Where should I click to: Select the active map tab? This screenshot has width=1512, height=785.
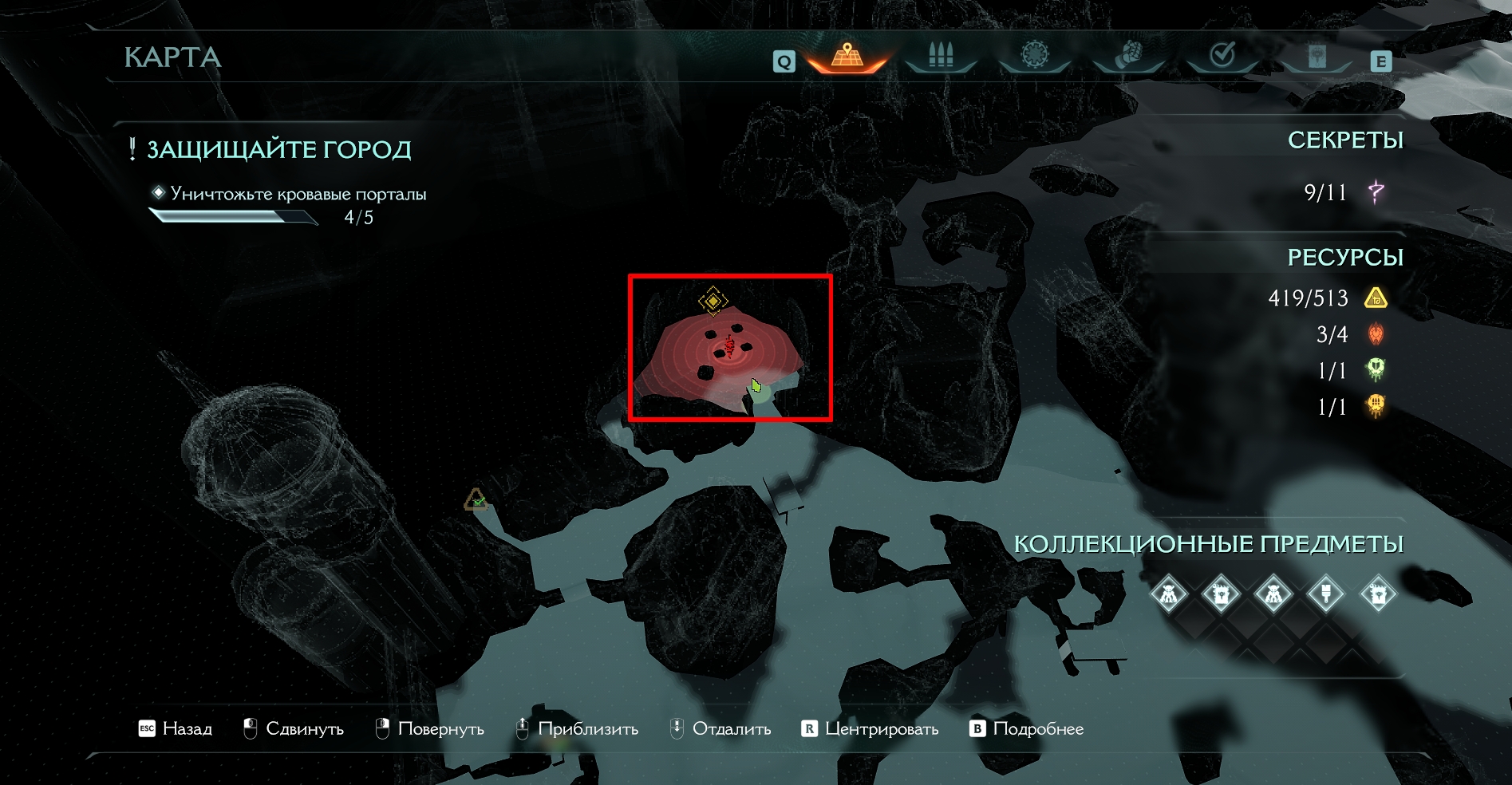tap(847, 56)
